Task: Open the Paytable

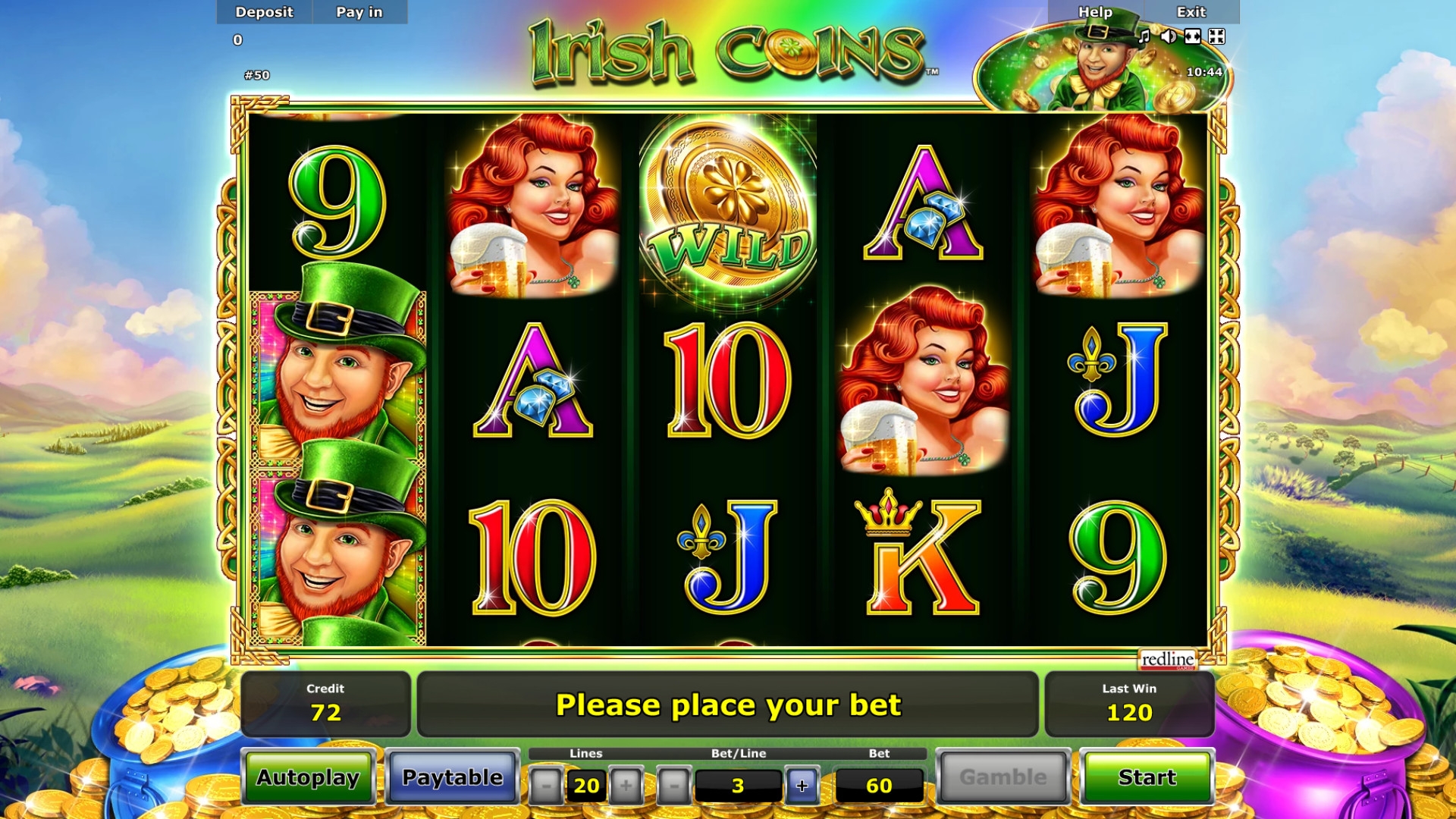Action: pos(452,777)
